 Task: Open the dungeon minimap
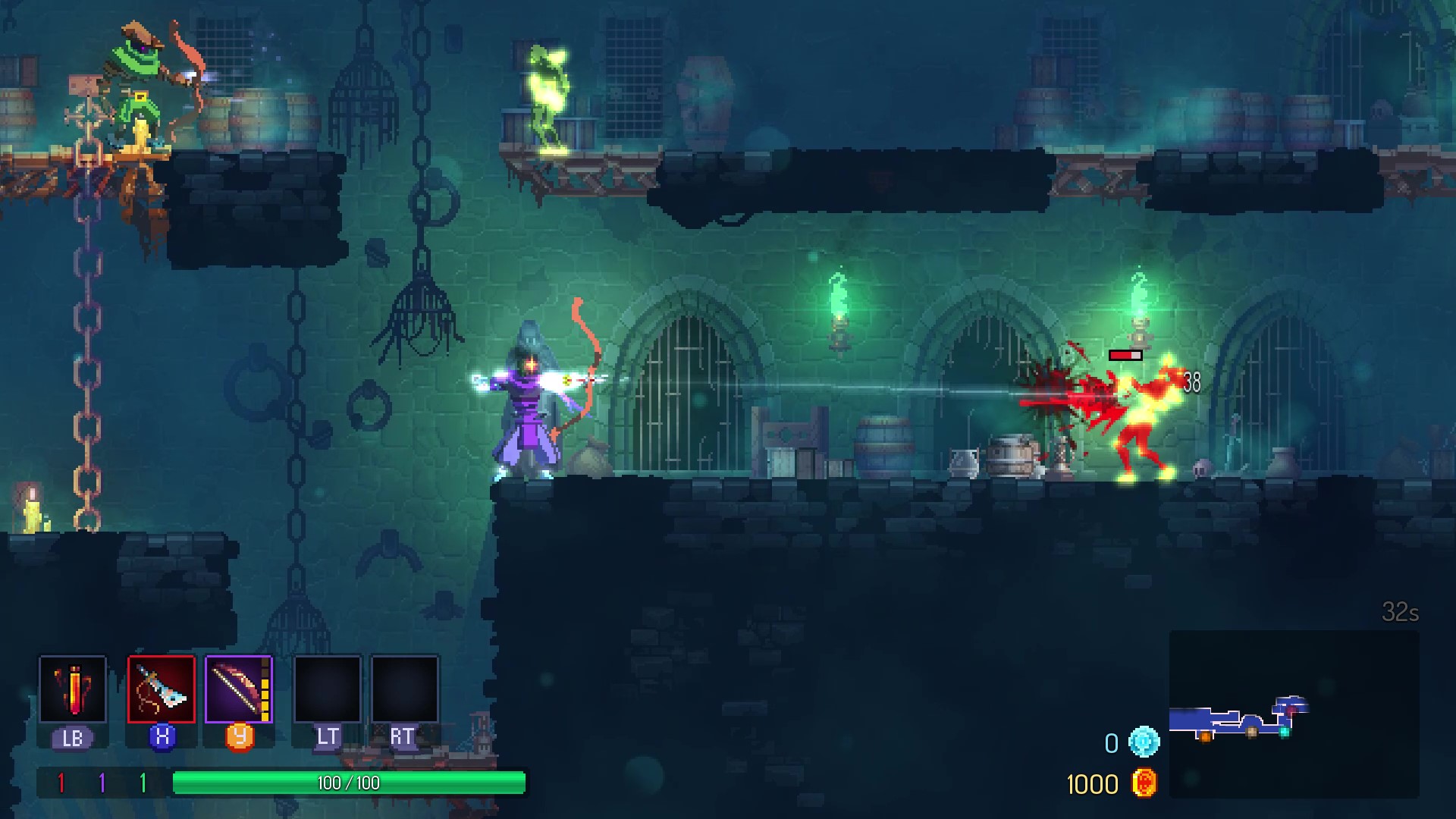(1294, 714)
